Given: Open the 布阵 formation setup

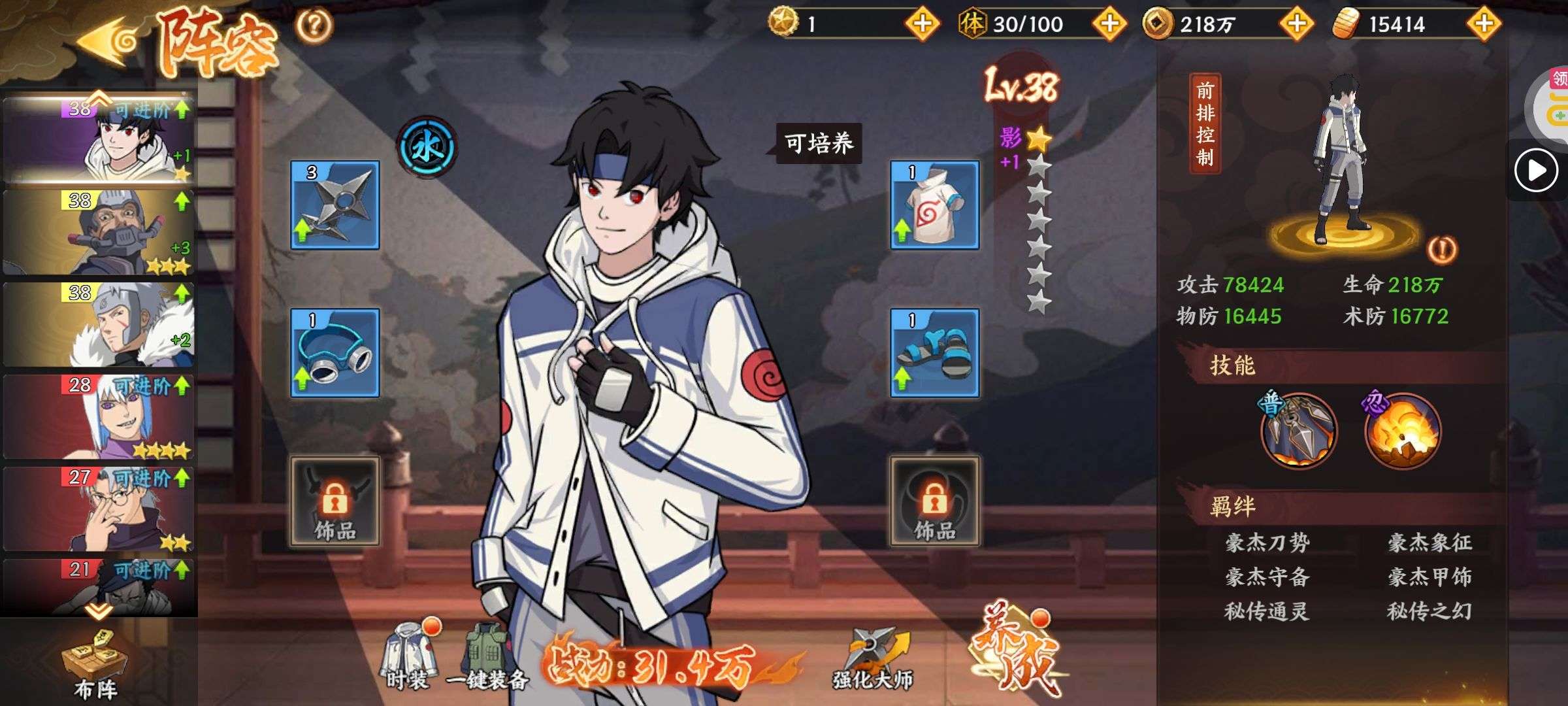Looking at the screenshot, I should coord(96,664).
